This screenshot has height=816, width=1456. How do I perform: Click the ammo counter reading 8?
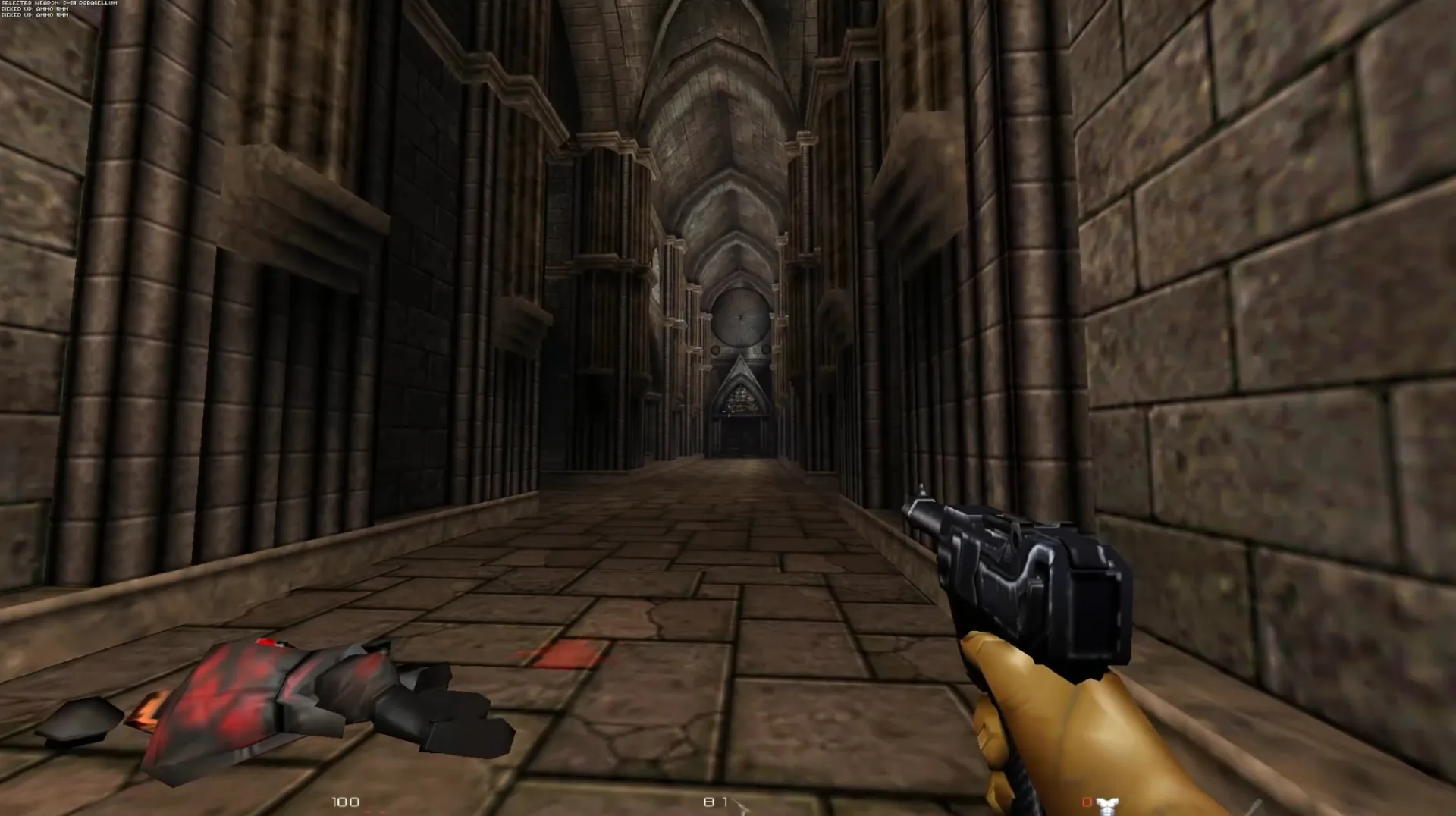711,800
